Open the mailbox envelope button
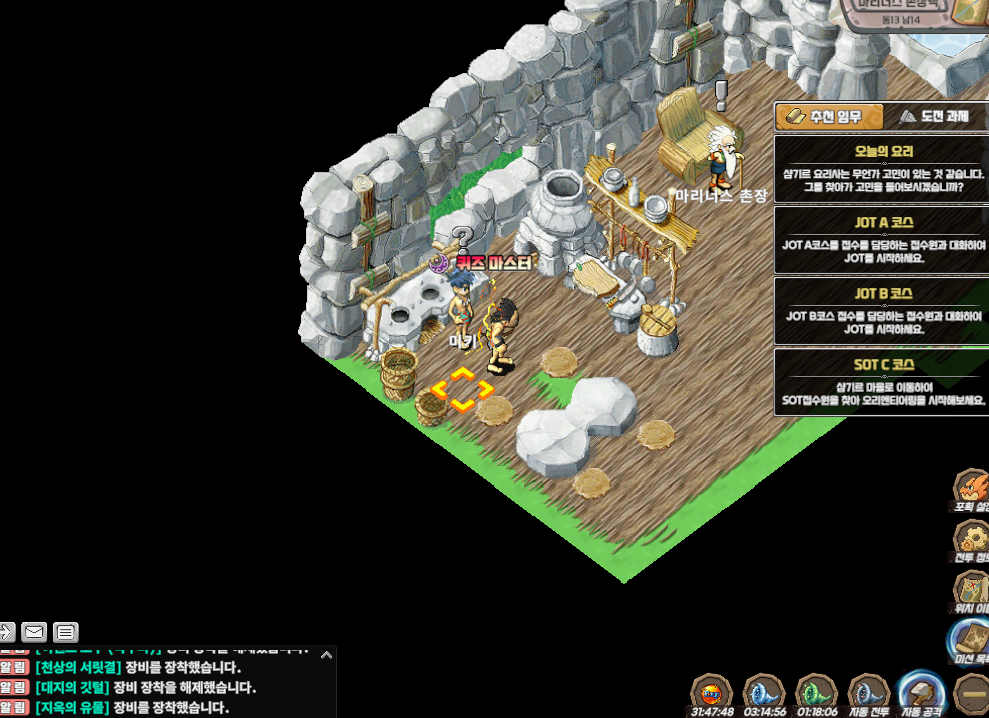 [34, 632]
